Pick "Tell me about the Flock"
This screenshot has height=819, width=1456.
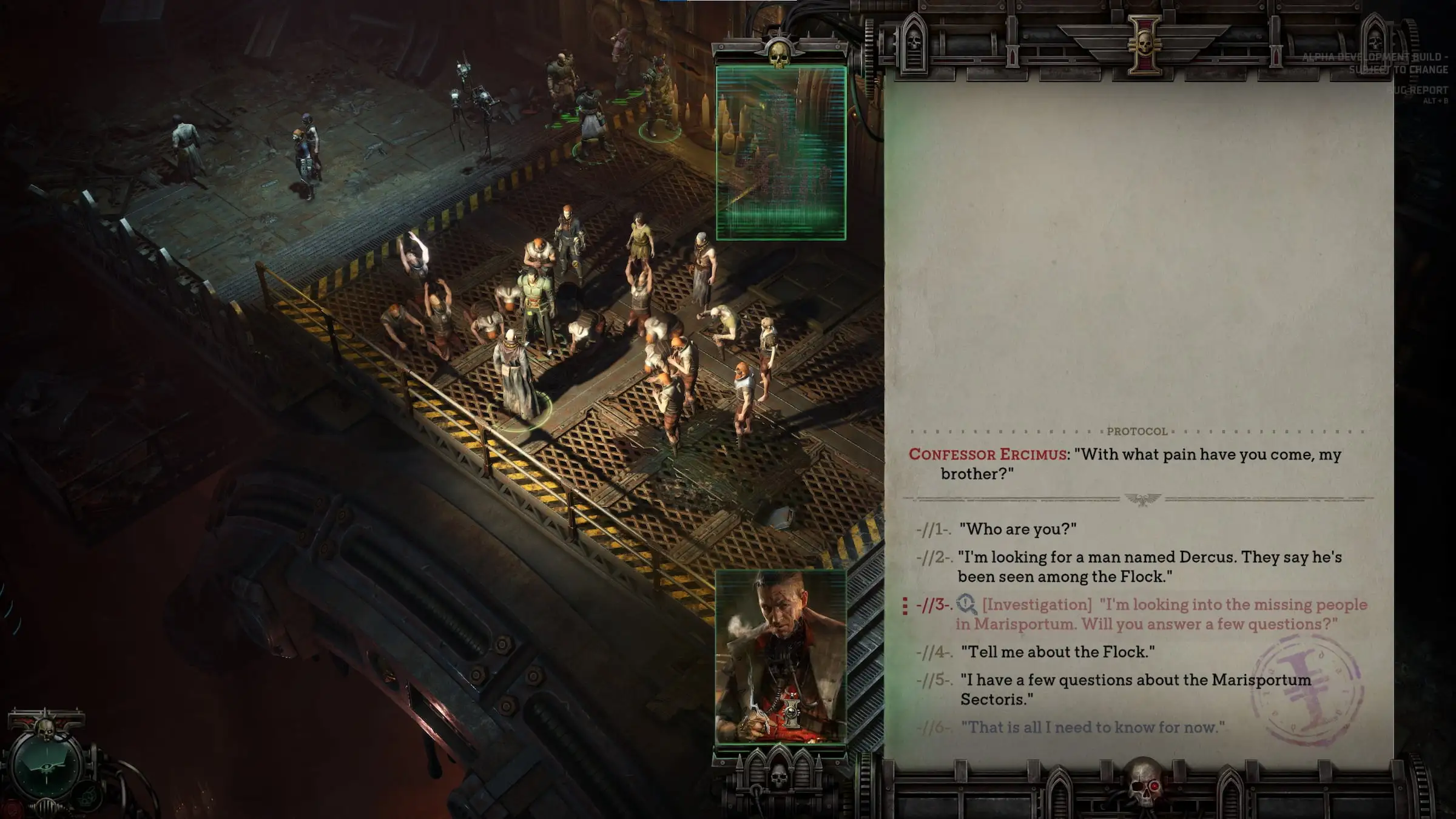[x=1057, y=652]
